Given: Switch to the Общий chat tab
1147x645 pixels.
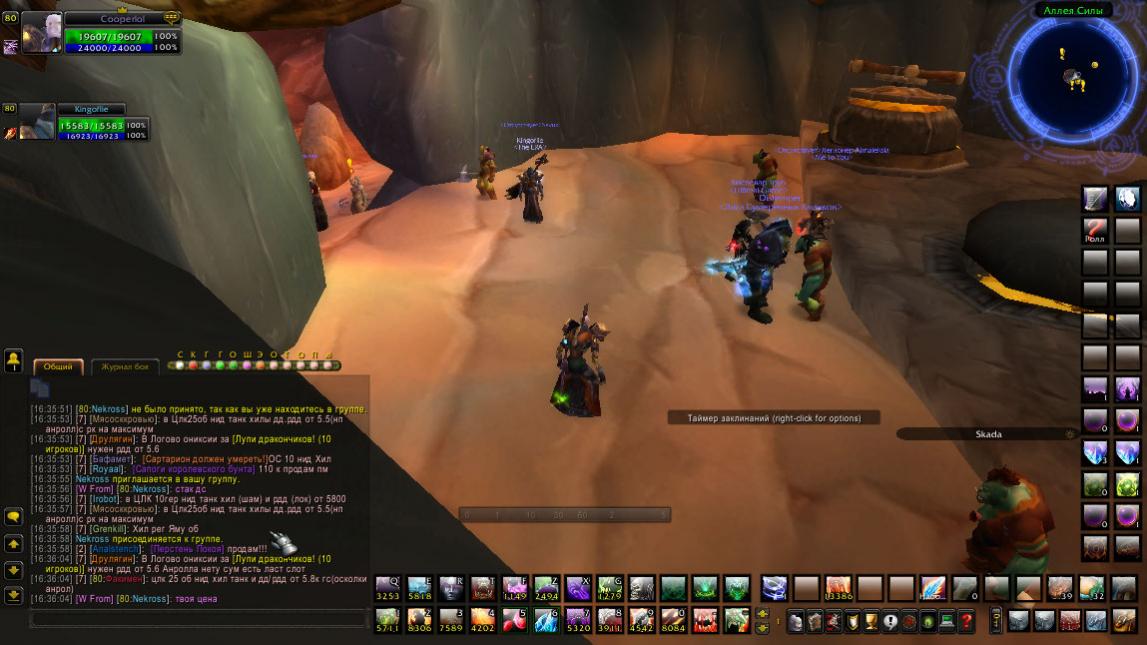Looking at the screenshot, I should pyautogui.click(x=57, y=367).
